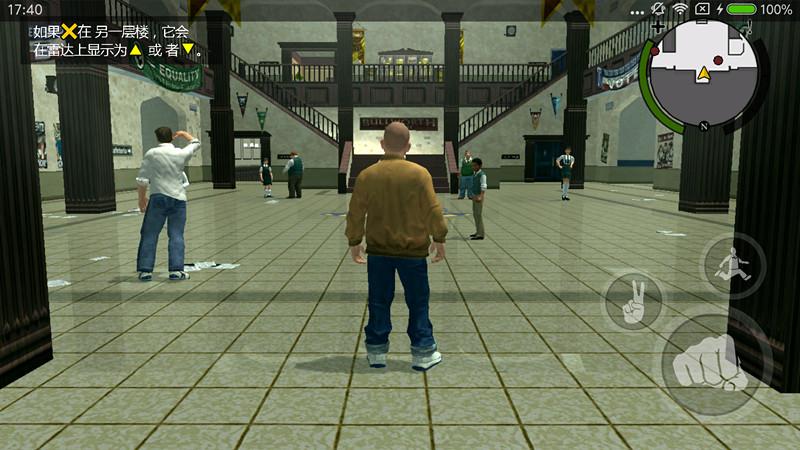Tap the fist punch attack button

tap(706, 364)
